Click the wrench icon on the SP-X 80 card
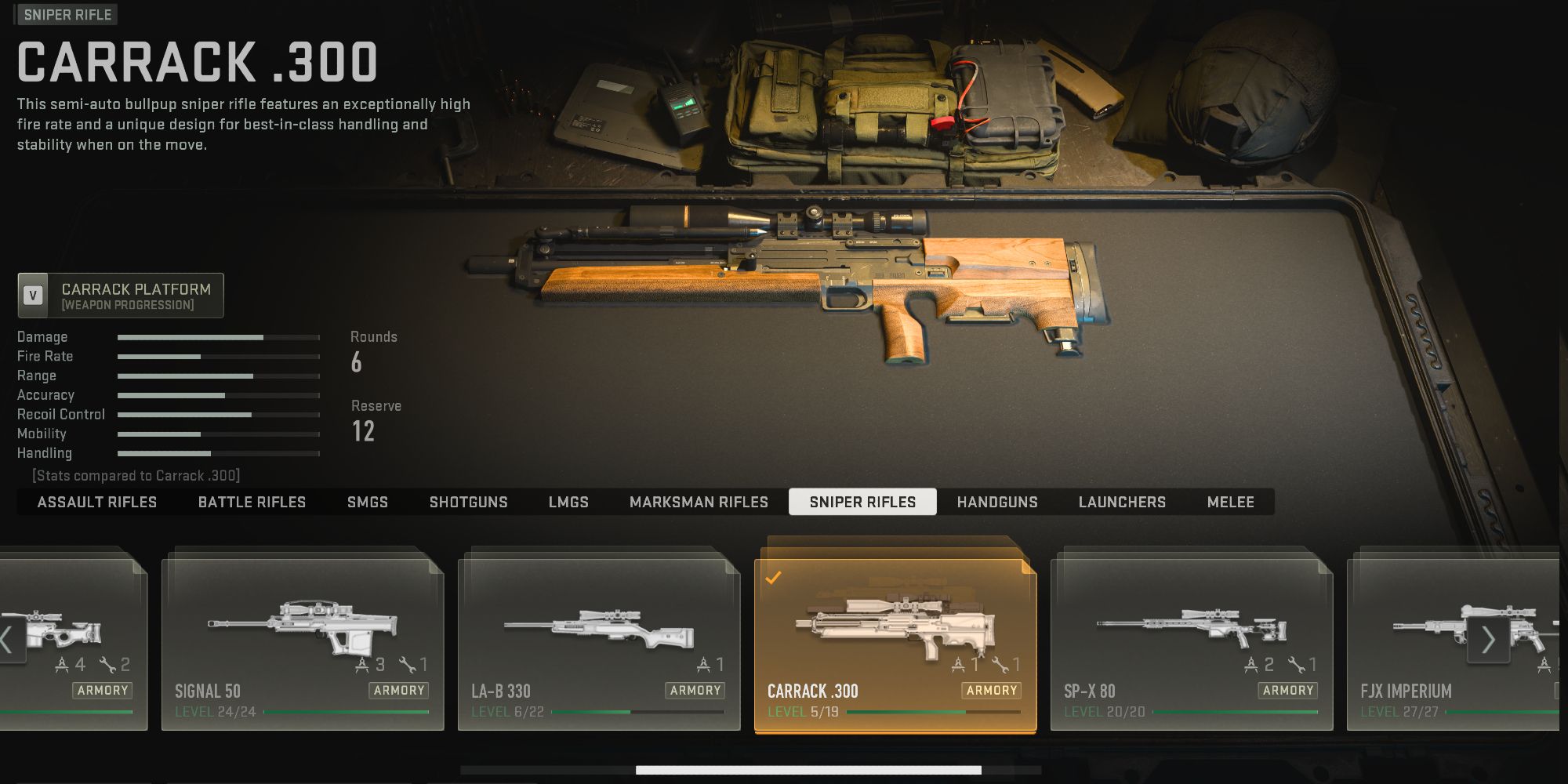 coord(1296,666)
